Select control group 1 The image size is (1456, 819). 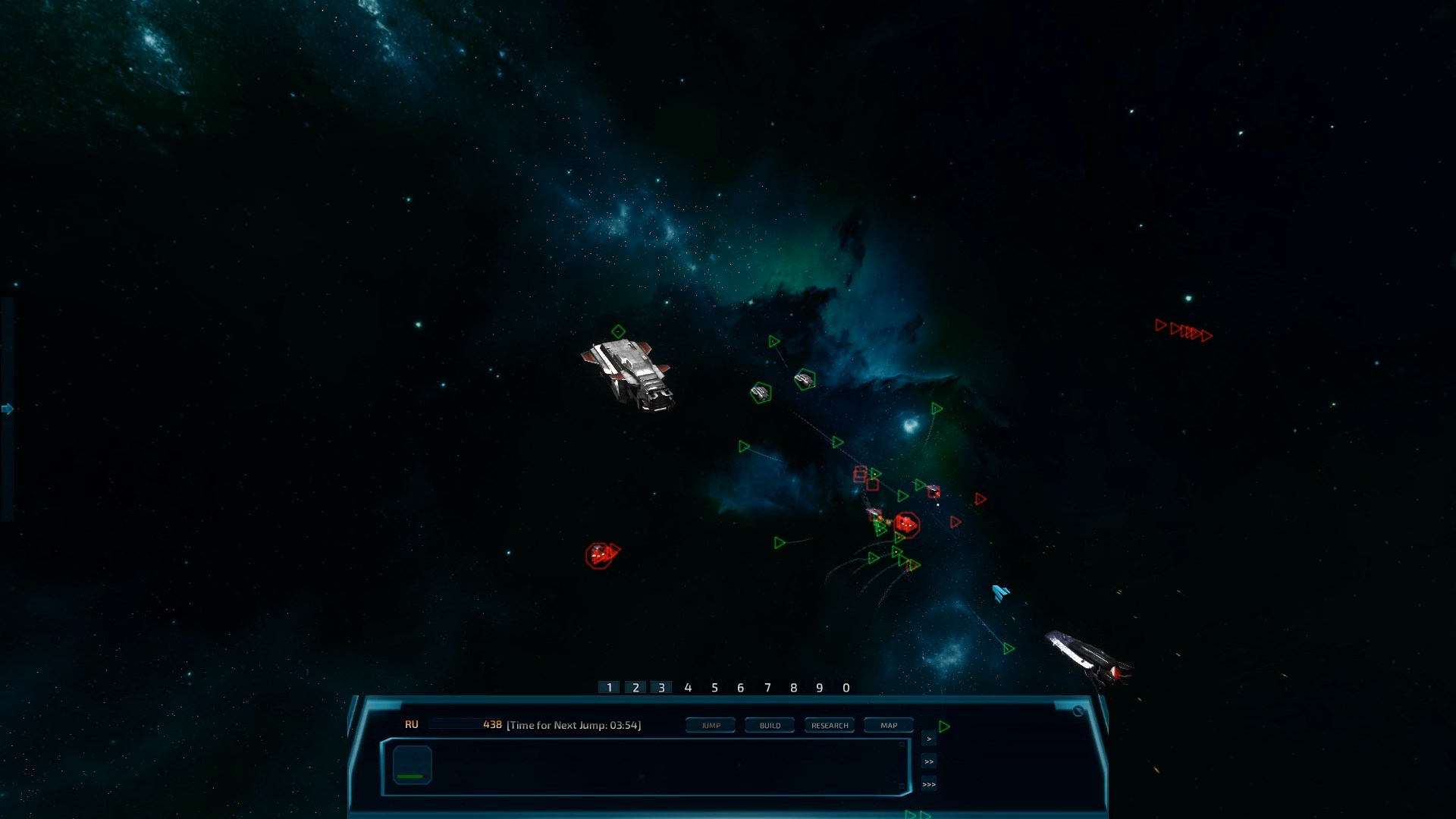[x=609, y=688]
